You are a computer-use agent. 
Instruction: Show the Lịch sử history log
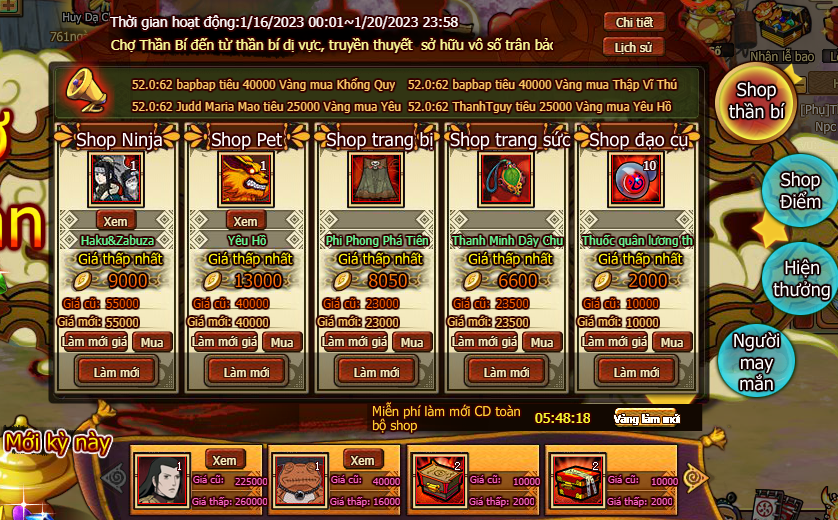[x=634, y=47]
